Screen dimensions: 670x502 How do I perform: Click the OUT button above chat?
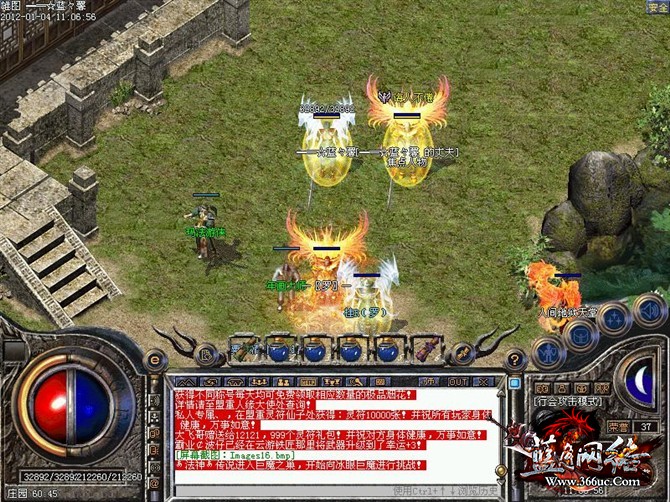tap(458, 381)
